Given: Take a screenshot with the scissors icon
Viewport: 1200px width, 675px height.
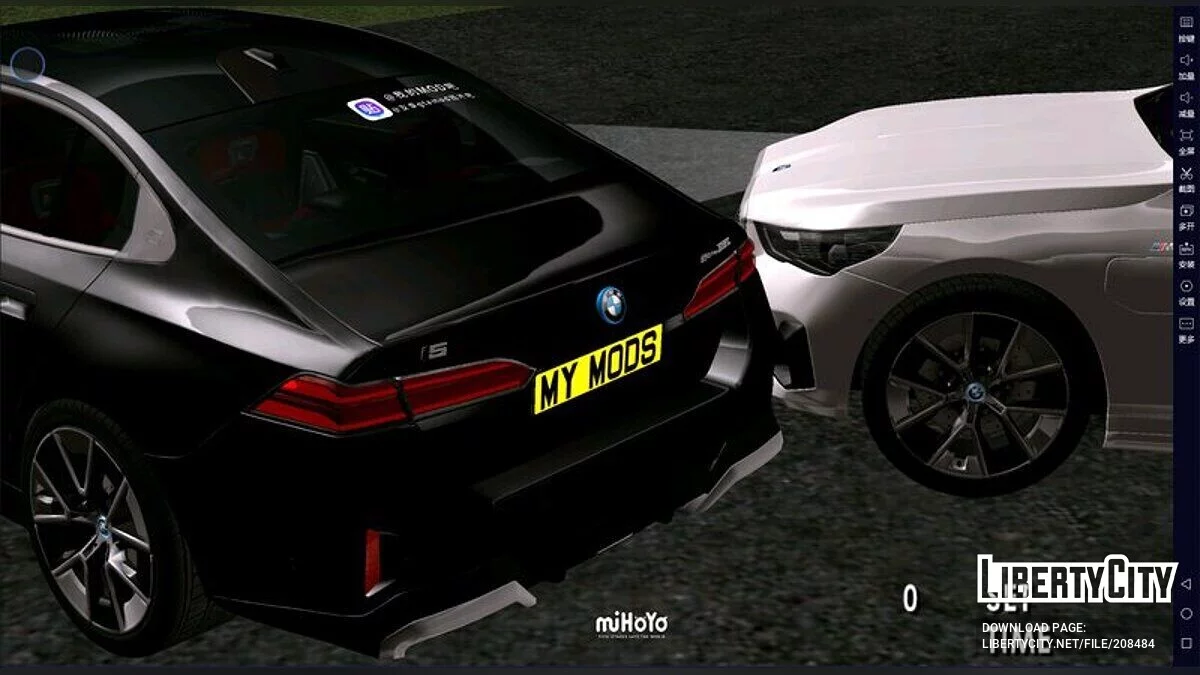Looking at the screenshot, I should point(1186,174).
